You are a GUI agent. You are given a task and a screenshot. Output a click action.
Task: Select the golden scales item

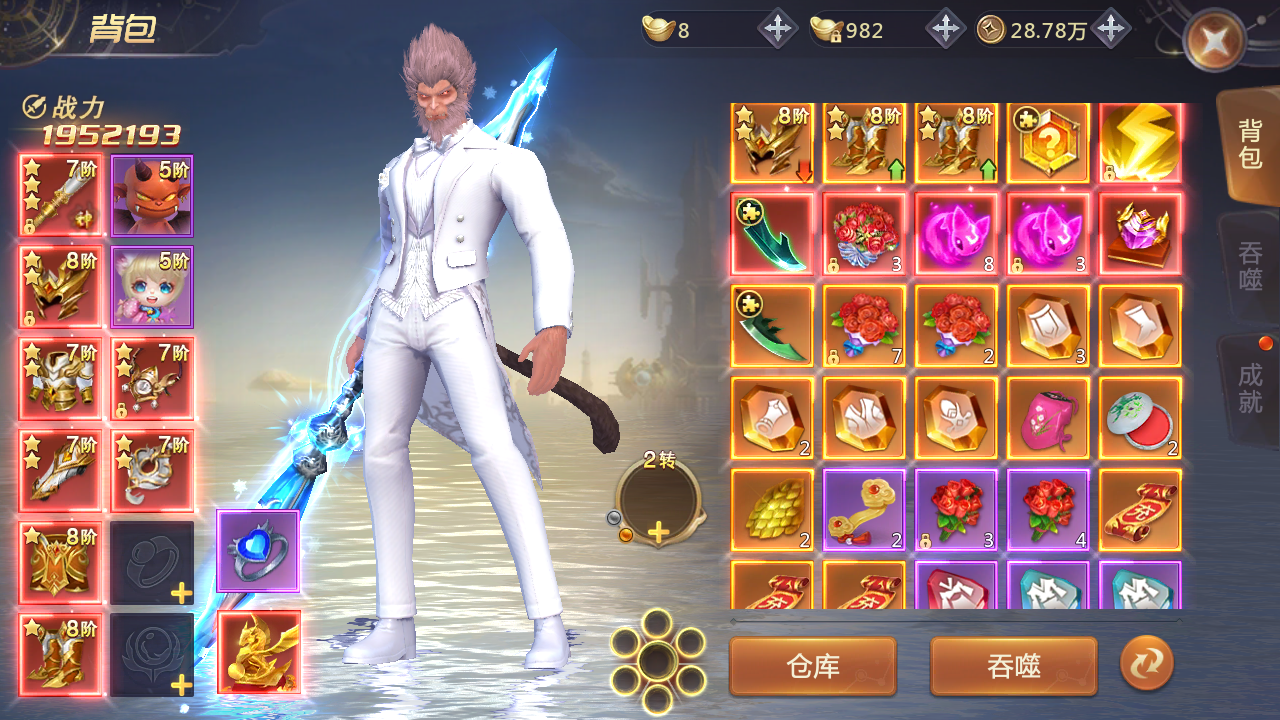coord(772,510)
